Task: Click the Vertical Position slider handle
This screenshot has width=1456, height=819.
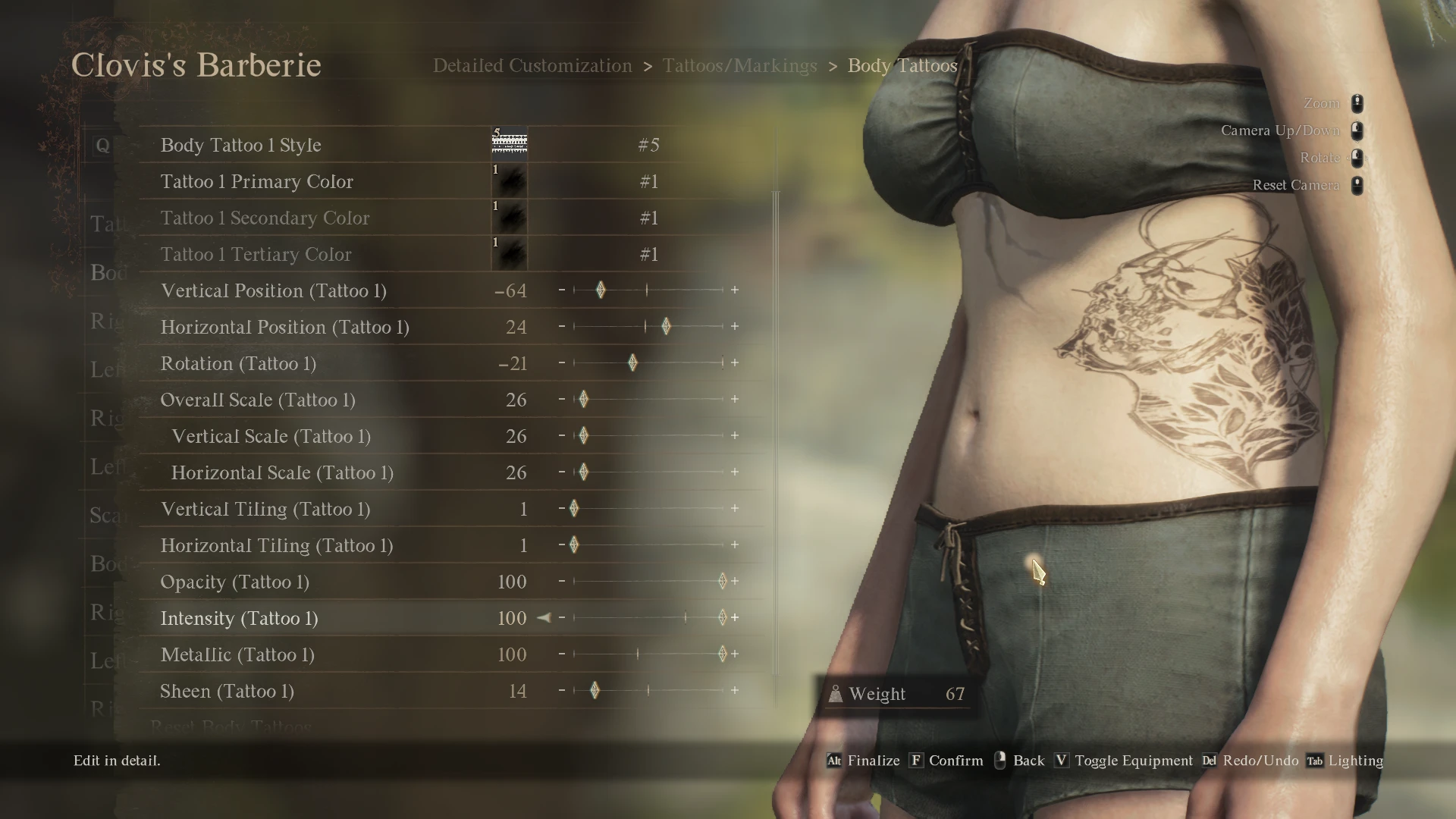Action: click(601, 290)
